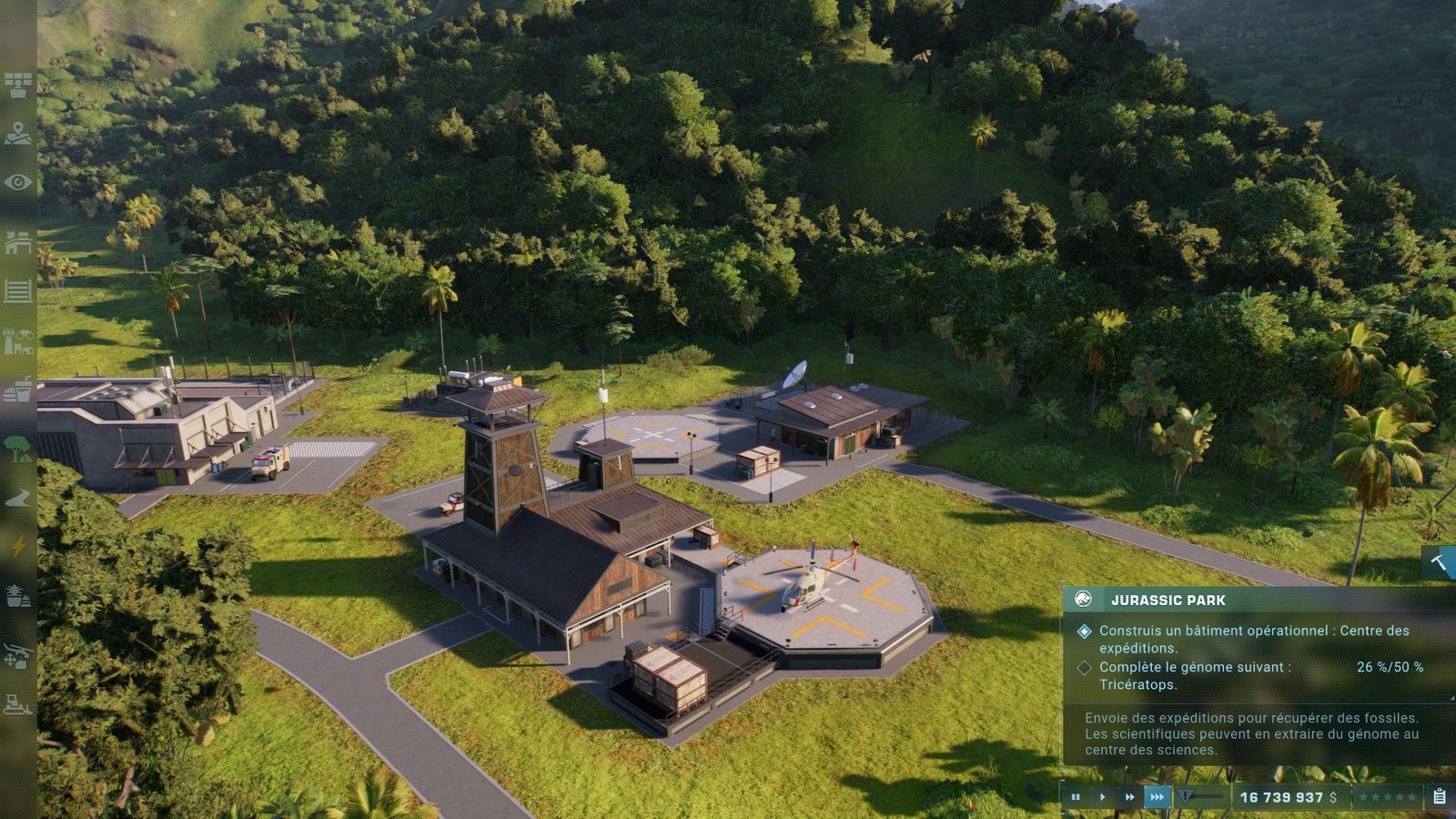
Task: Open the map pin menu
Action: [17, 135]
